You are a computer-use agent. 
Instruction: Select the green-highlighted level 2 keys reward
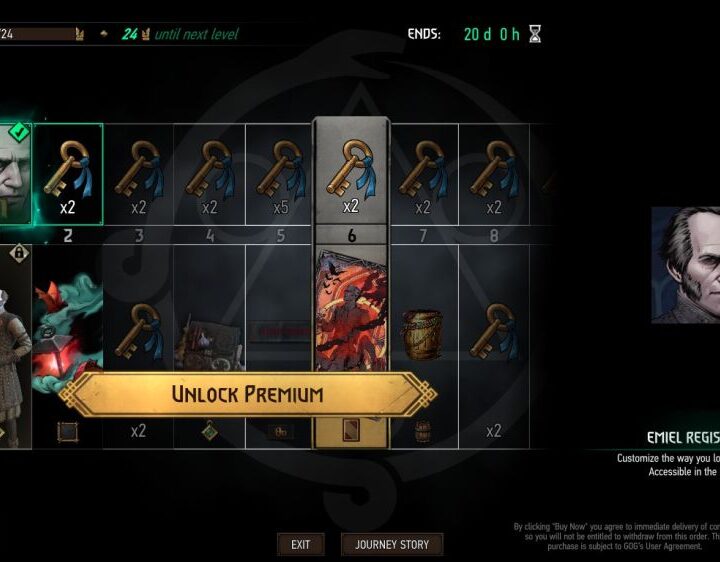click(67, 174)
